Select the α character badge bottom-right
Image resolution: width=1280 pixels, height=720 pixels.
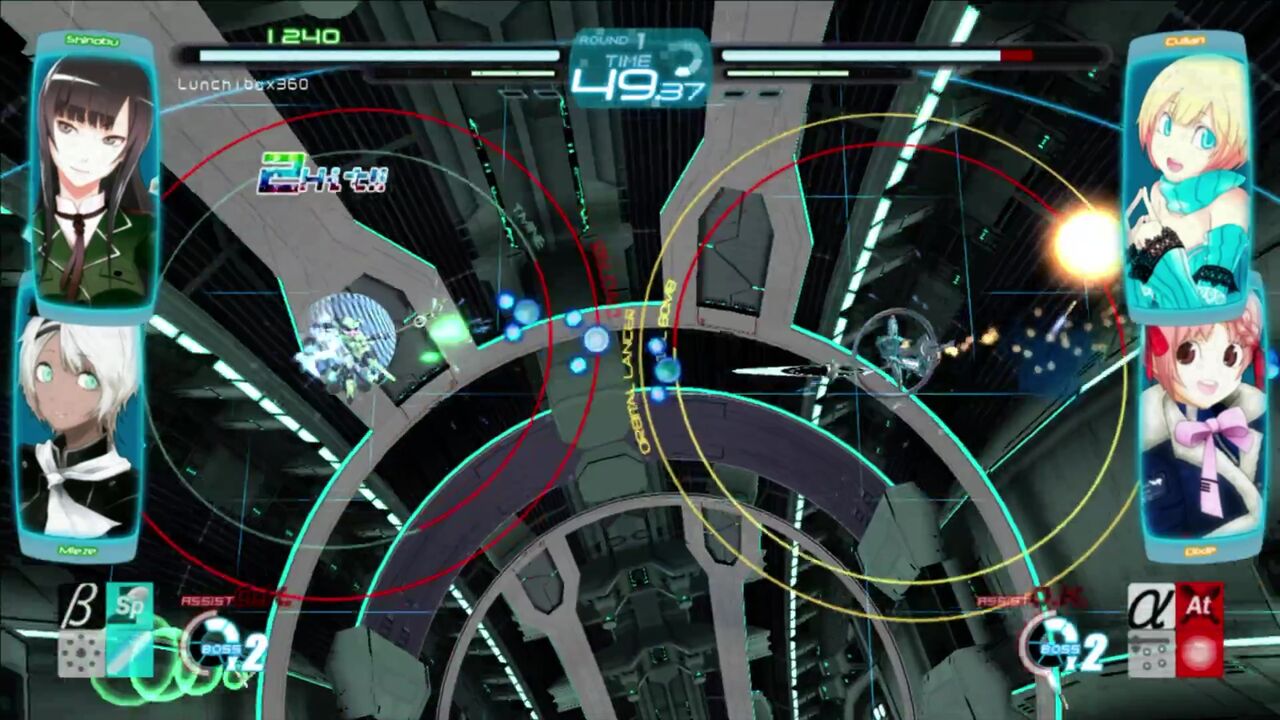(x=1146, y=608)
